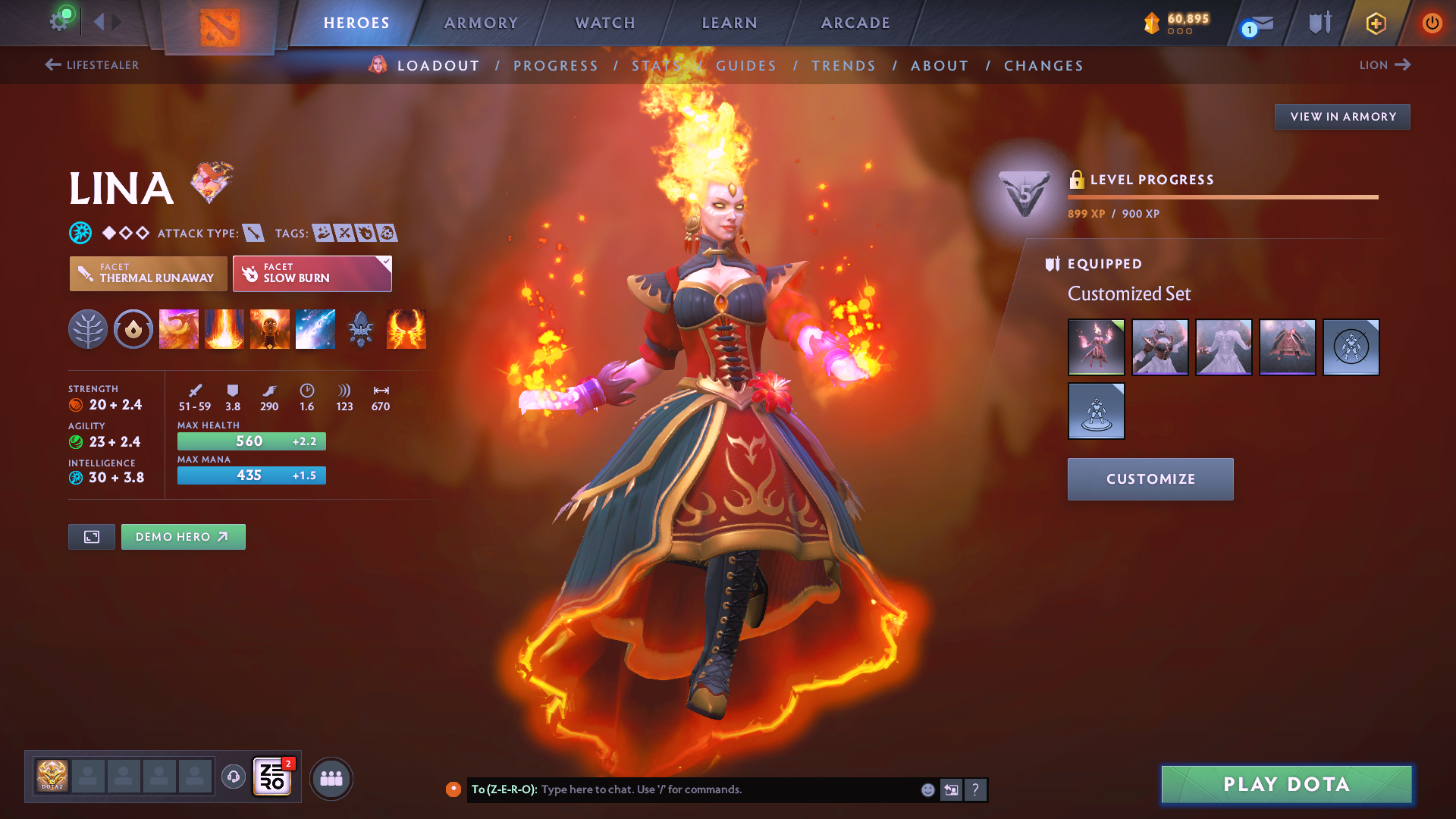Open the Customize loadout button
This screenshot has width=1456, height=819.
(1150, 479)
